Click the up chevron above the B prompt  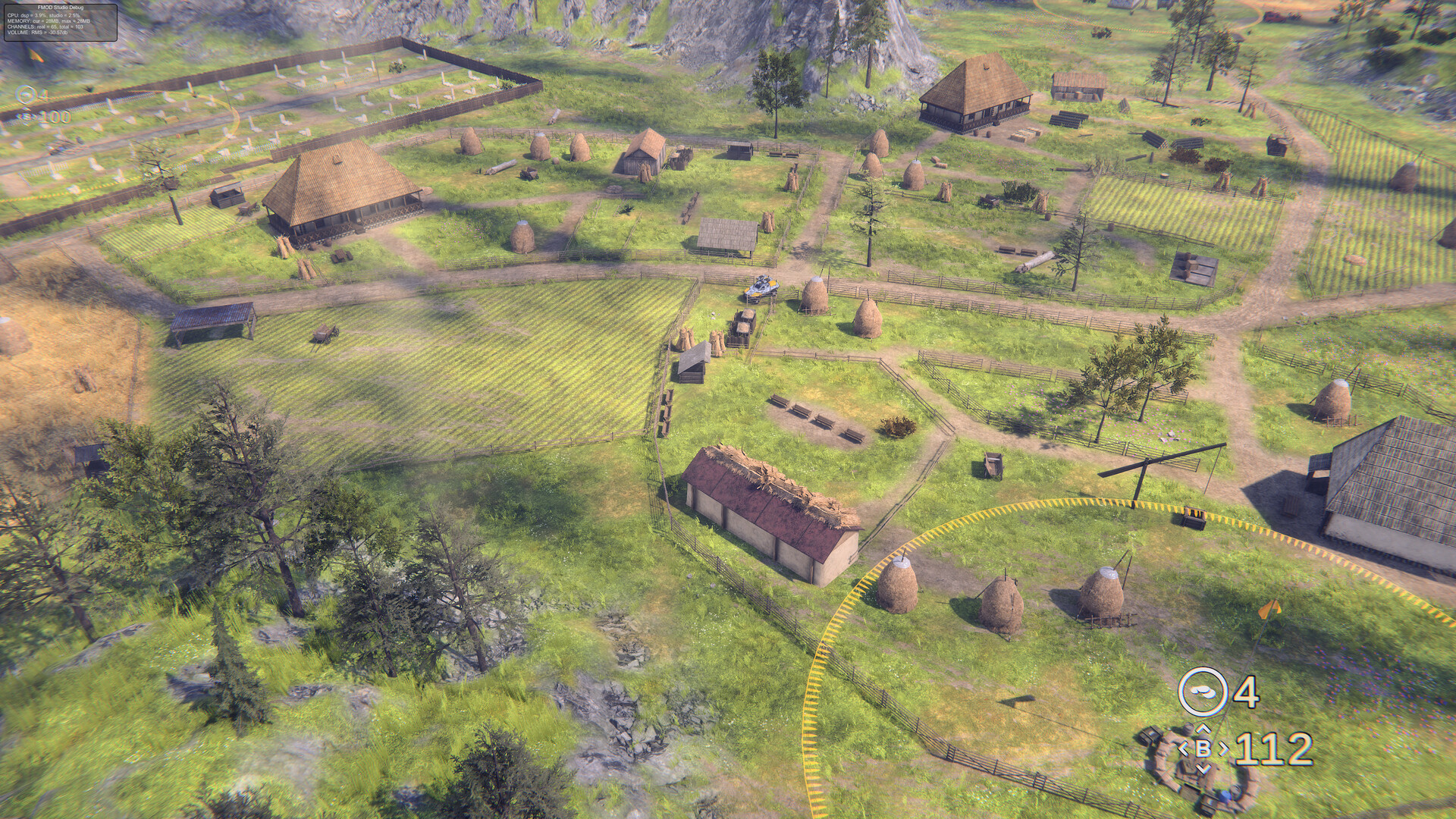point(1203,730)
